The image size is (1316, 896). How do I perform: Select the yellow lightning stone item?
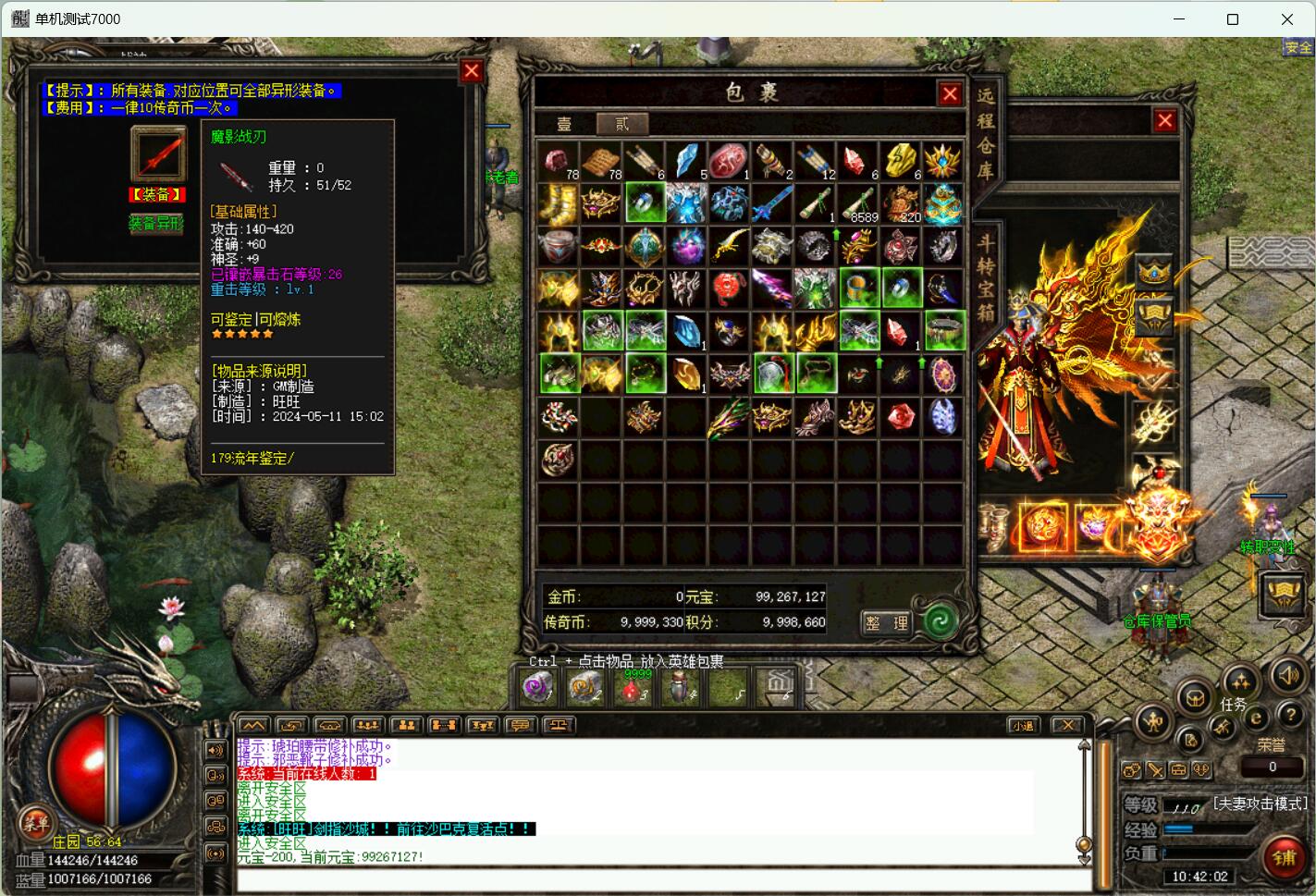coord(900,161)
